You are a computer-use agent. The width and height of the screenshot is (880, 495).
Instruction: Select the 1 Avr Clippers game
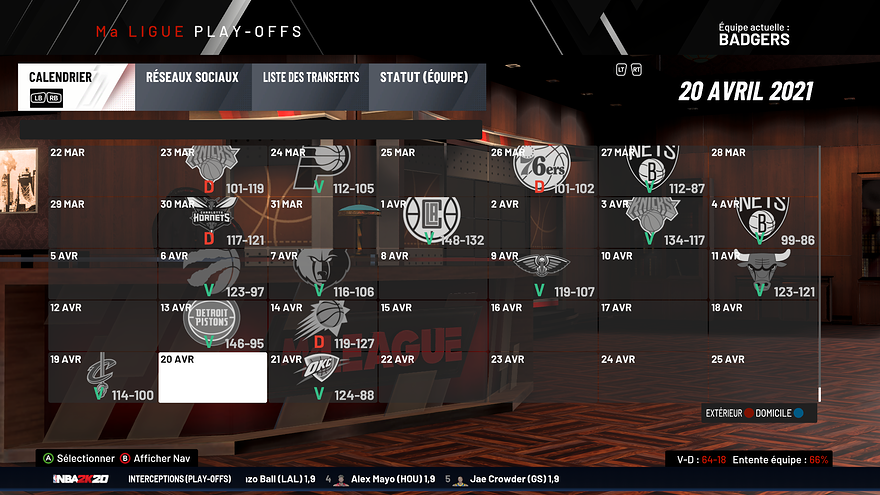[x=432, y=222]
